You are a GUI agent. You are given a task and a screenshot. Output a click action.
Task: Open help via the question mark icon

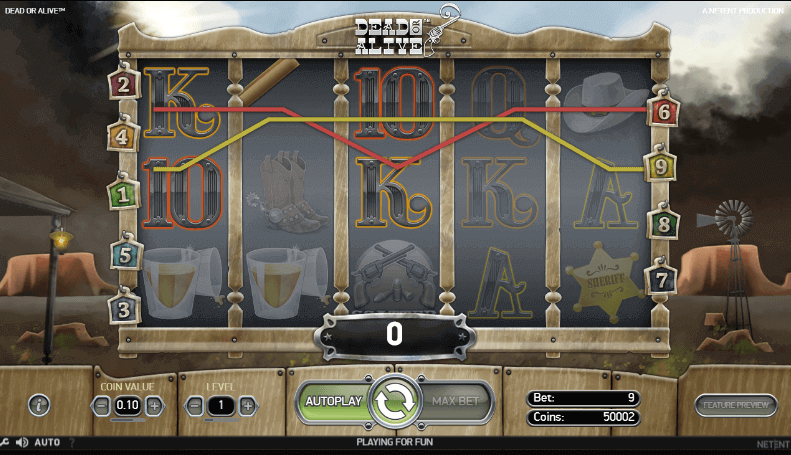pos(71,442)
